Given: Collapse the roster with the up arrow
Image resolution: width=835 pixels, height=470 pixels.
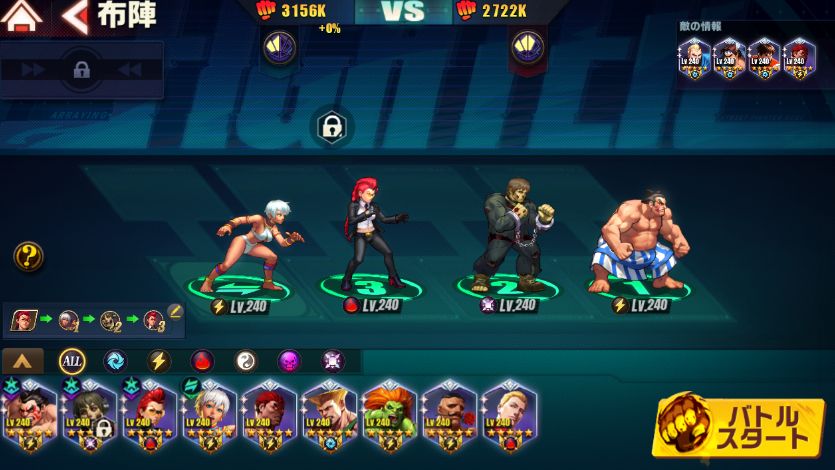Looking at the screenshot, I should [x=22, y=361].
